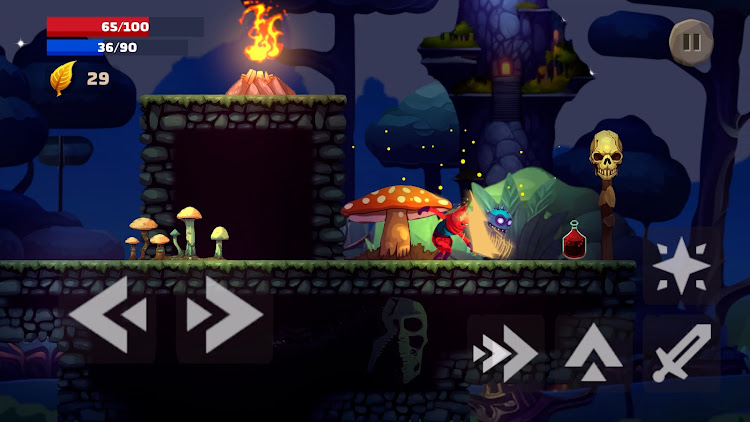Pause the game with the stone button
This screenshot has width=750, height=422.
tap(690, 42)
